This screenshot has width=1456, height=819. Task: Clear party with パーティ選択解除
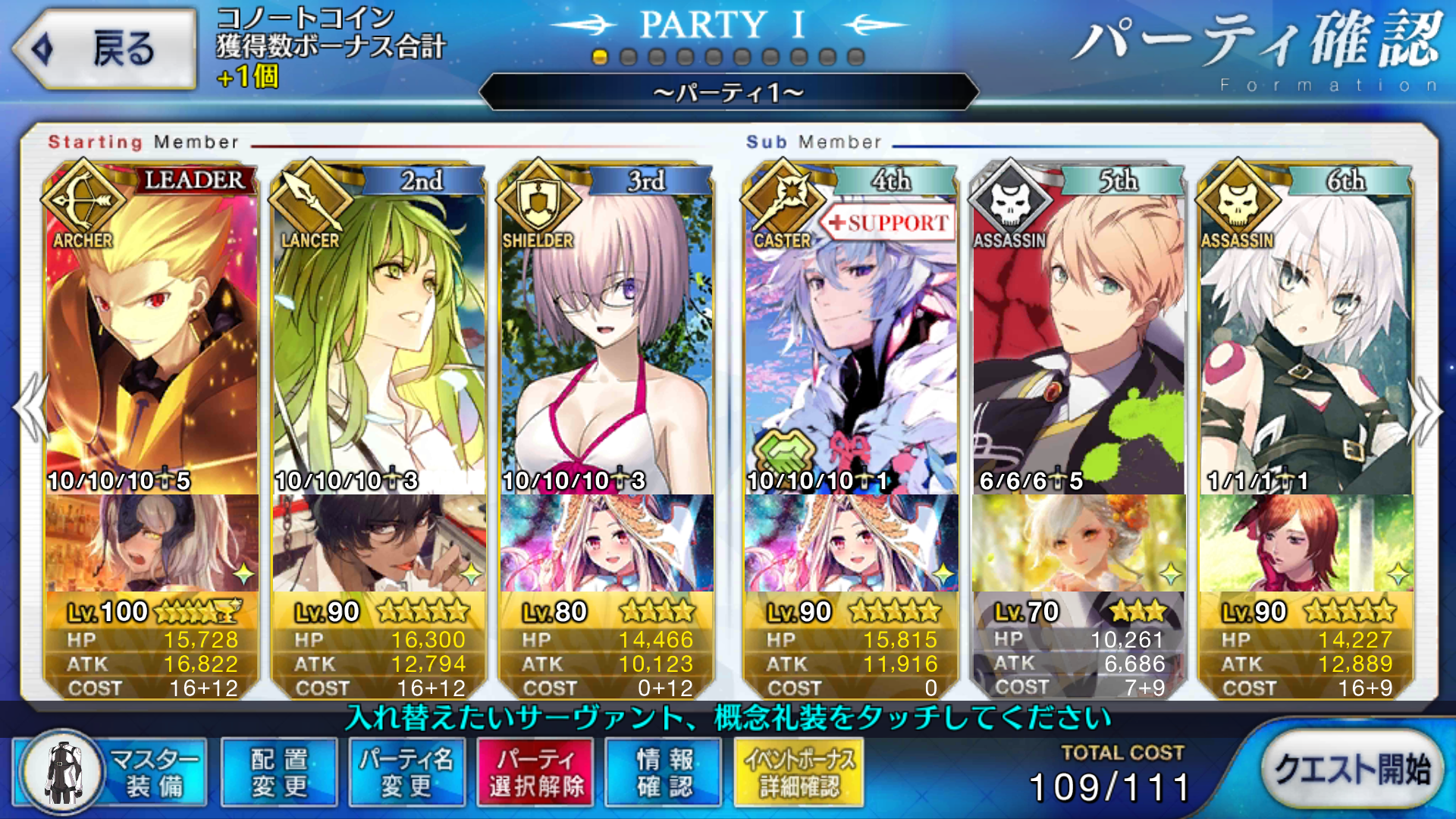[x=535, y=773]
